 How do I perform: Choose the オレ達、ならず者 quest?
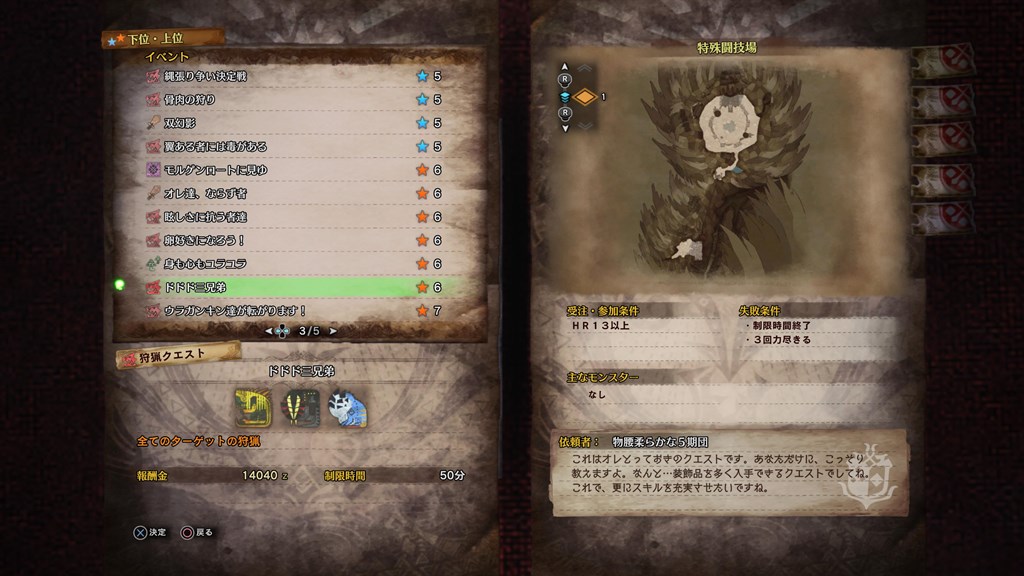click(x=290, y=194)
